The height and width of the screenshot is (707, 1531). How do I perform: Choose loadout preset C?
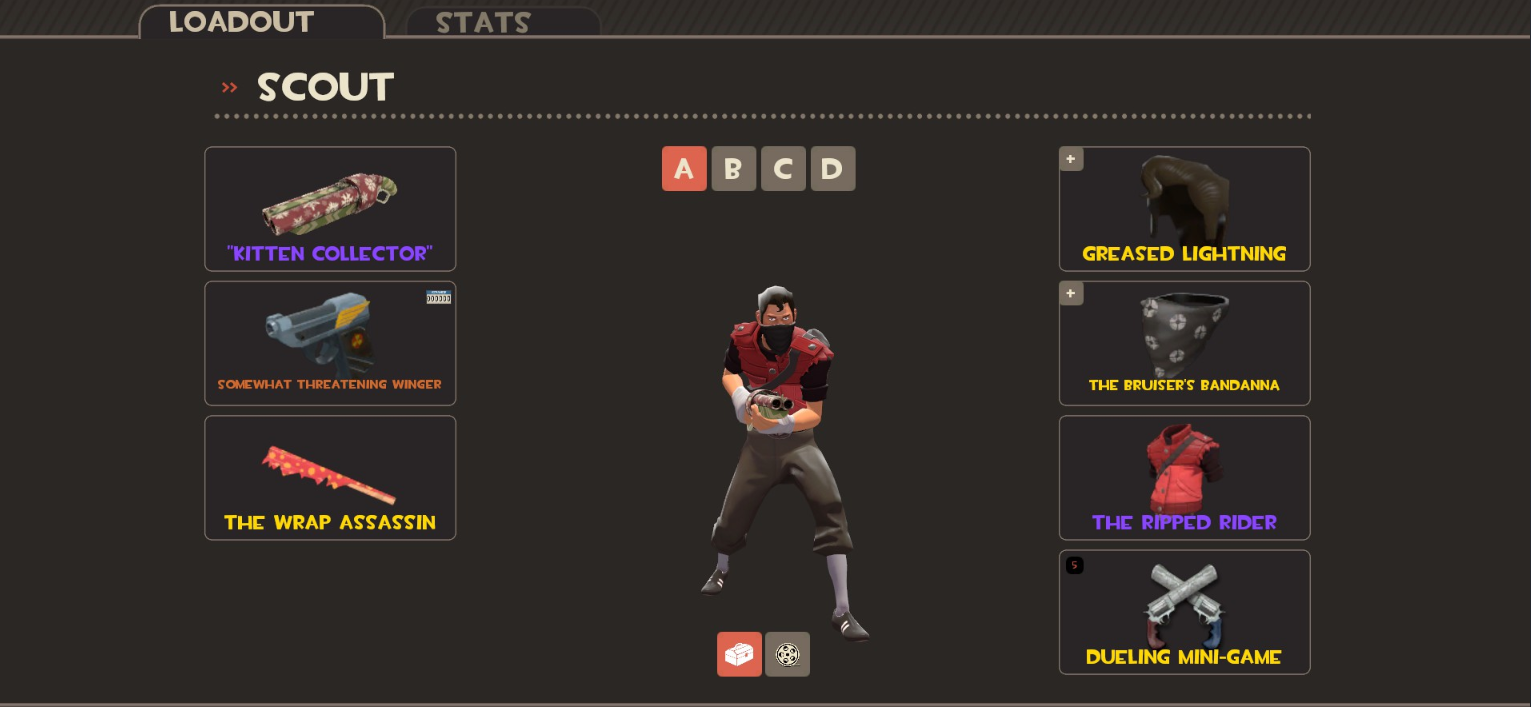tap(783, 169)
